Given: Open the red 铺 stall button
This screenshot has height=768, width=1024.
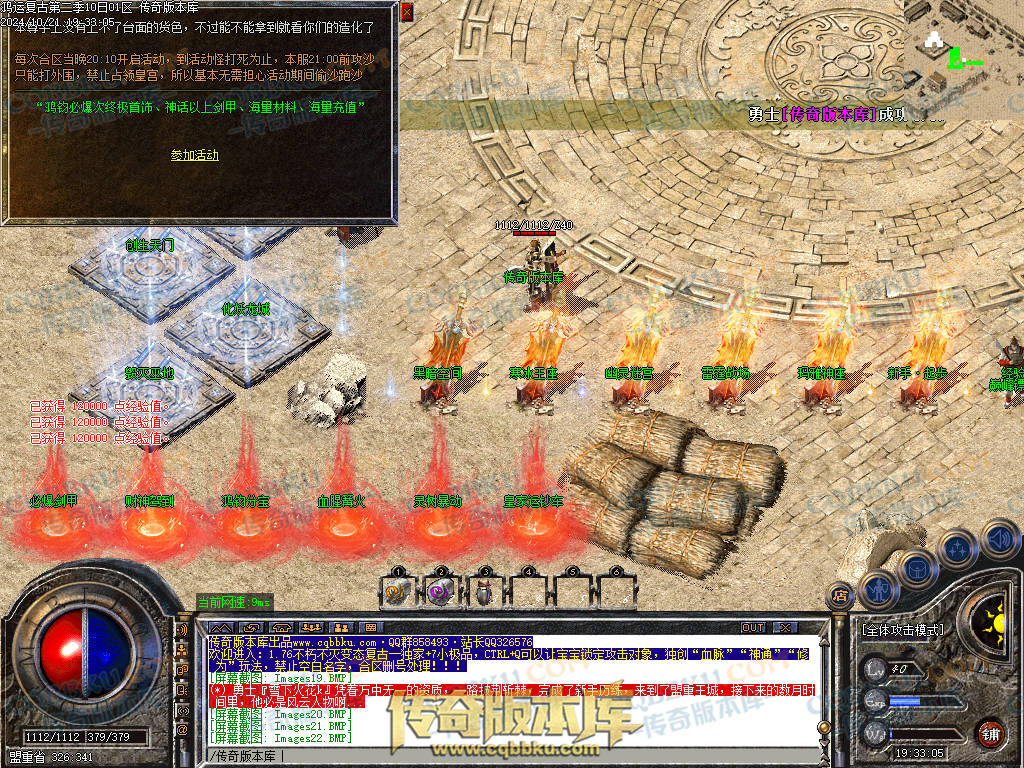Looking at the screenshot, I should point(991,732).
